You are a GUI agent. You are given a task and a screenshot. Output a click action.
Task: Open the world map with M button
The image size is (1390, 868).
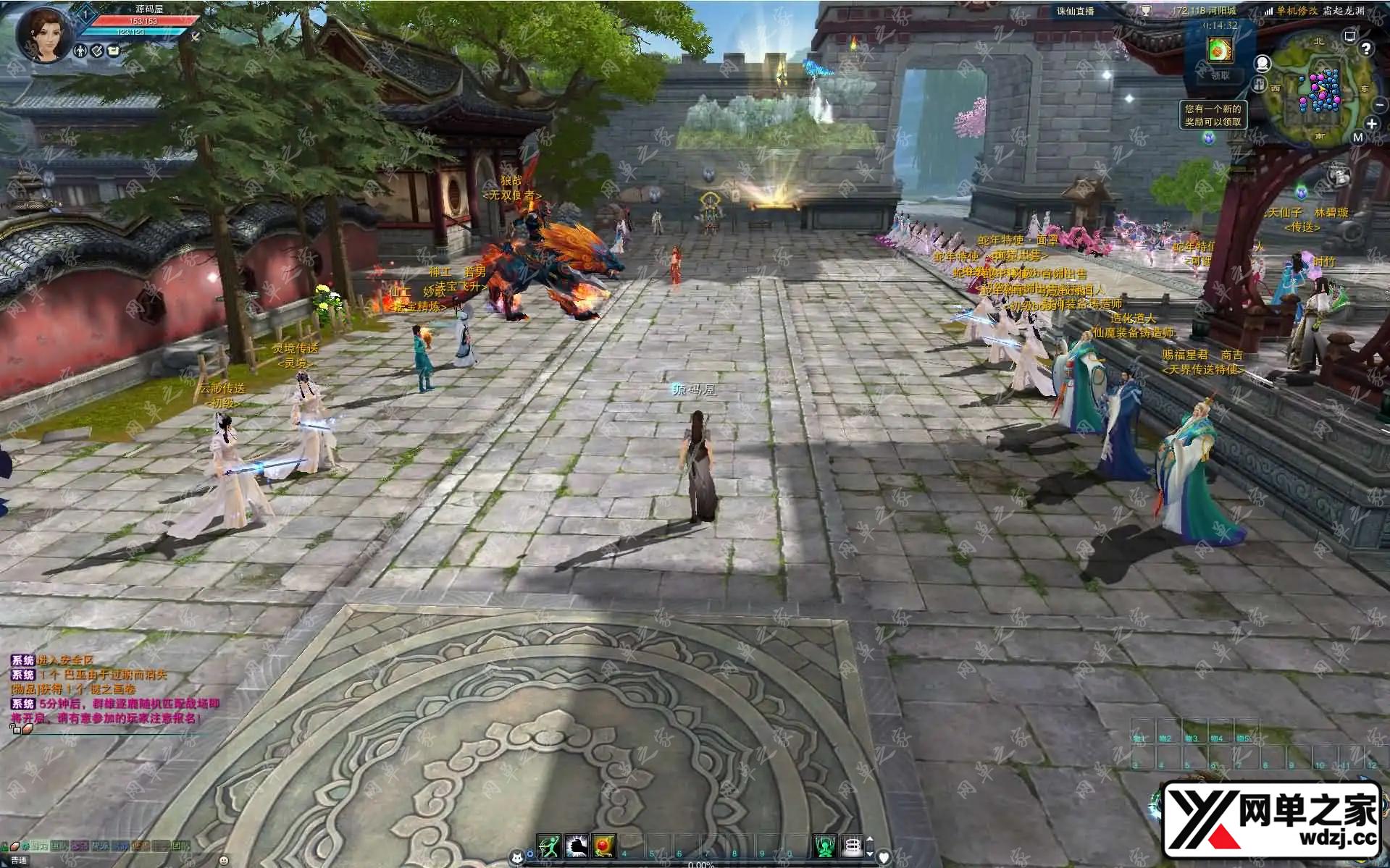tap(1358, 138)
